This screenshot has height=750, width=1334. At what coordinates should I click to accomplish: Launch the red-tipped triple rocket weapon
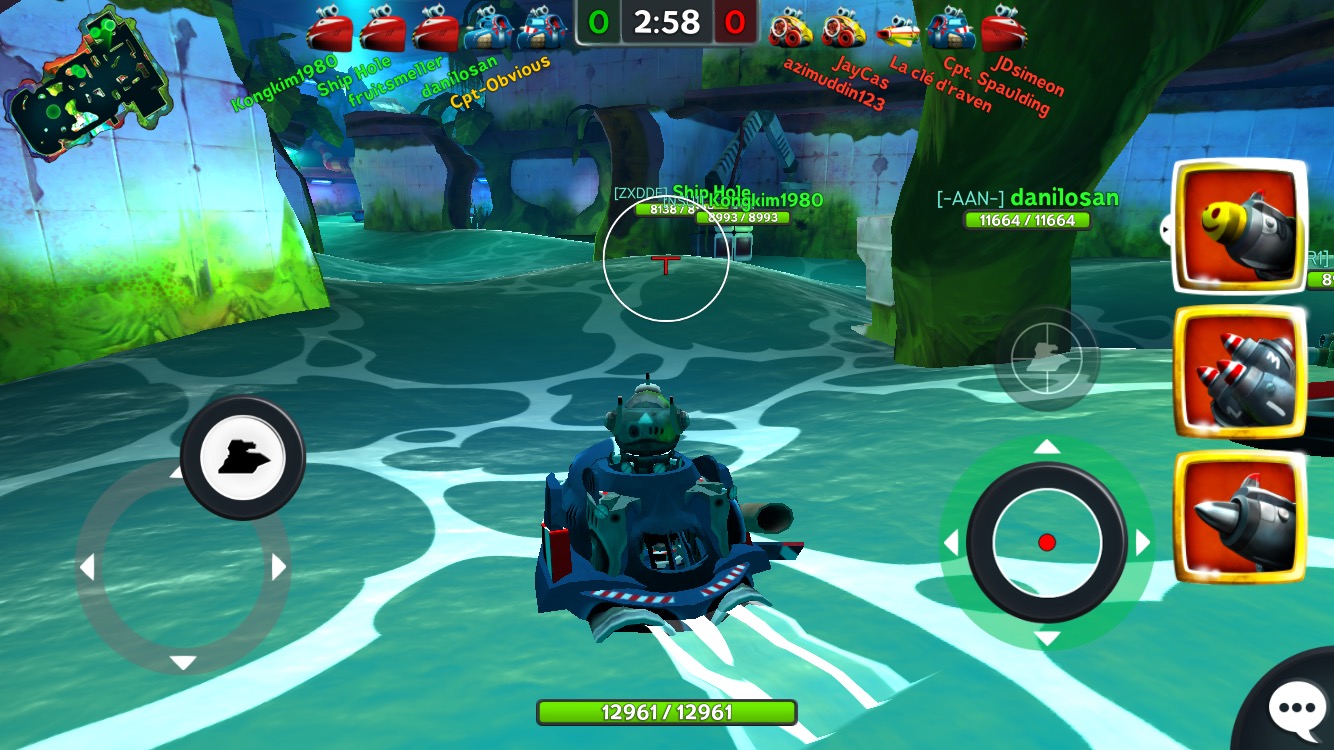tap(1240, 372)
